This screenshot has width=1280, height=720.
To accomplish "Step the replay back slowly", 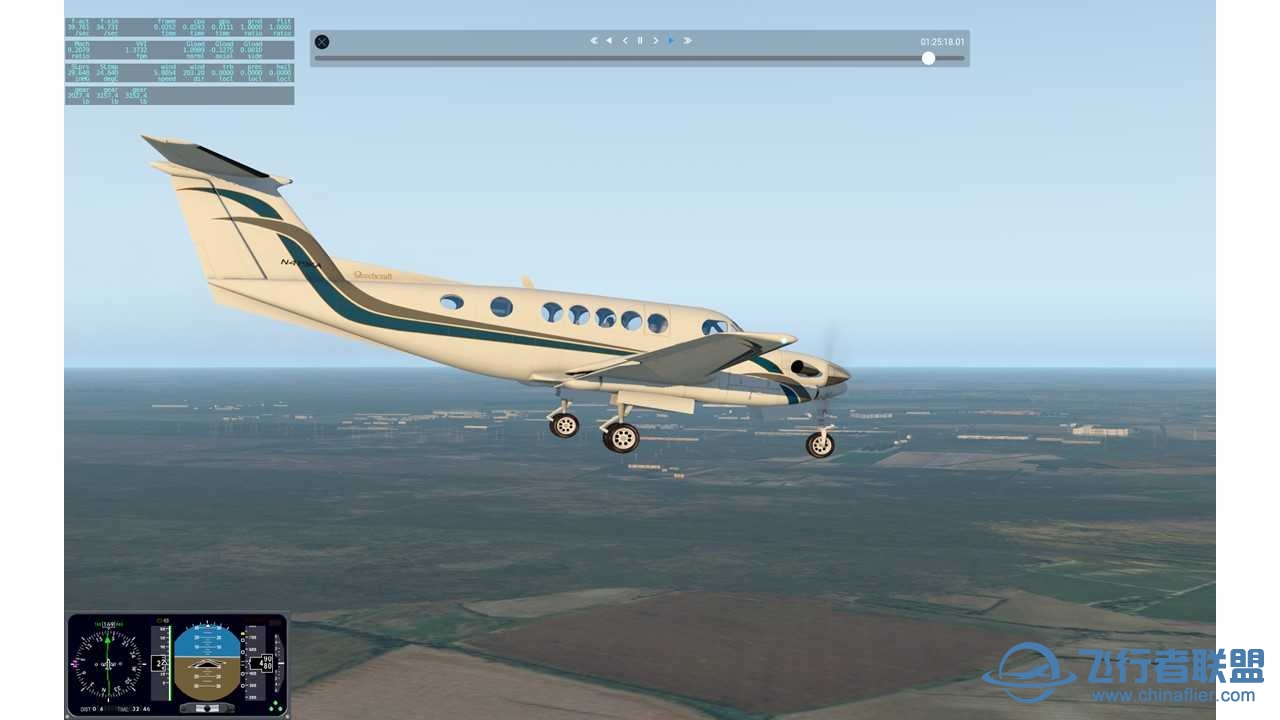I will pyautogui.click(x=625, y=41).
